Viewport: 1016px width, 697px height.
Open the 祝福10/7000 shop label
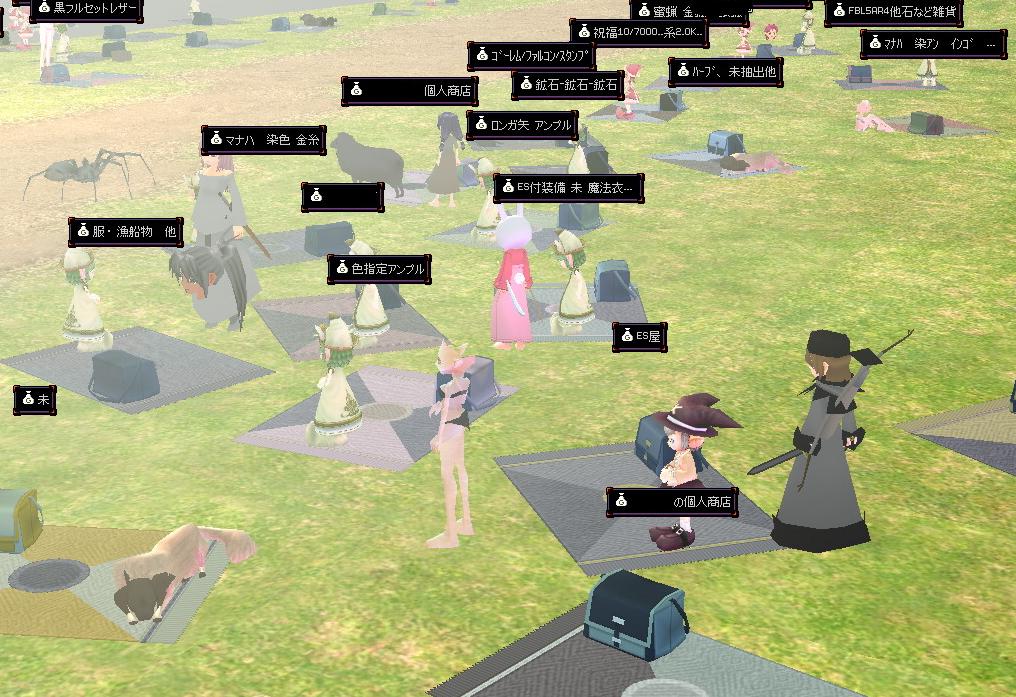click(x=639, y=33)
